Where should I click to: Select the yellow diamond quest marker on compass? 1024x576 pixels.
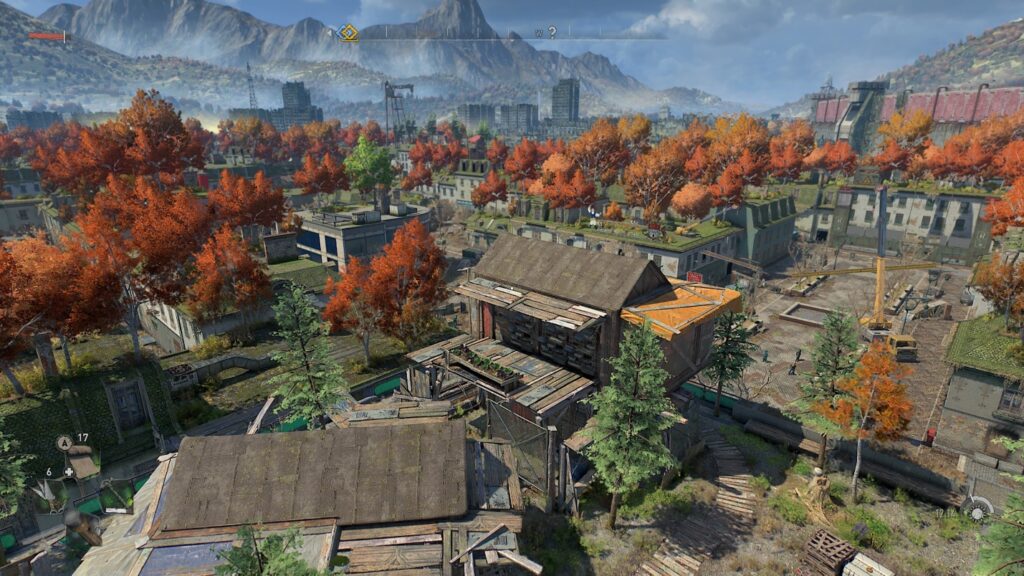(x=347, y=33)
